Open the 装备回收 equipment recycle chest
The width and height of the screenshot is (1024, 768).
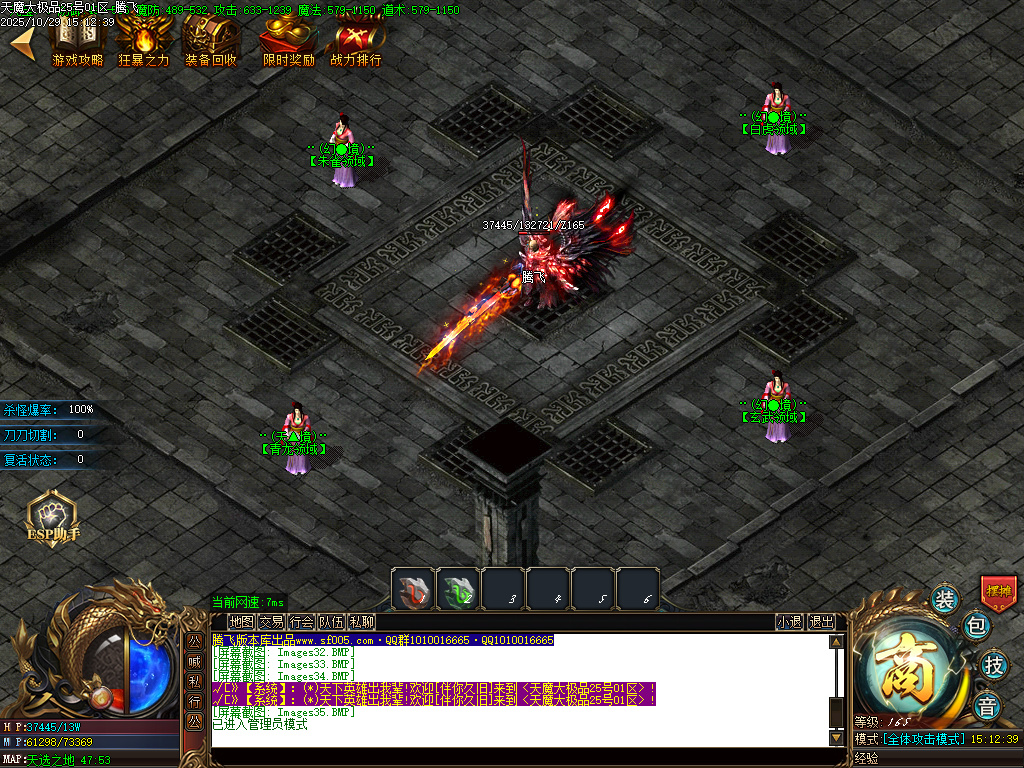[211, 40]
